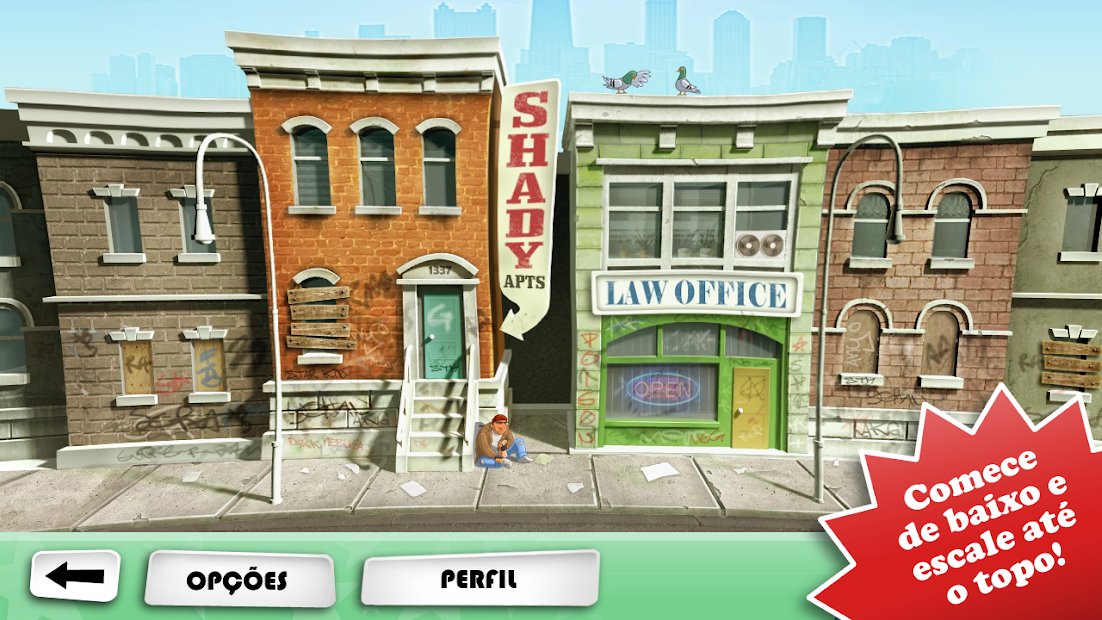Open the Opções menu

(239, 579)
